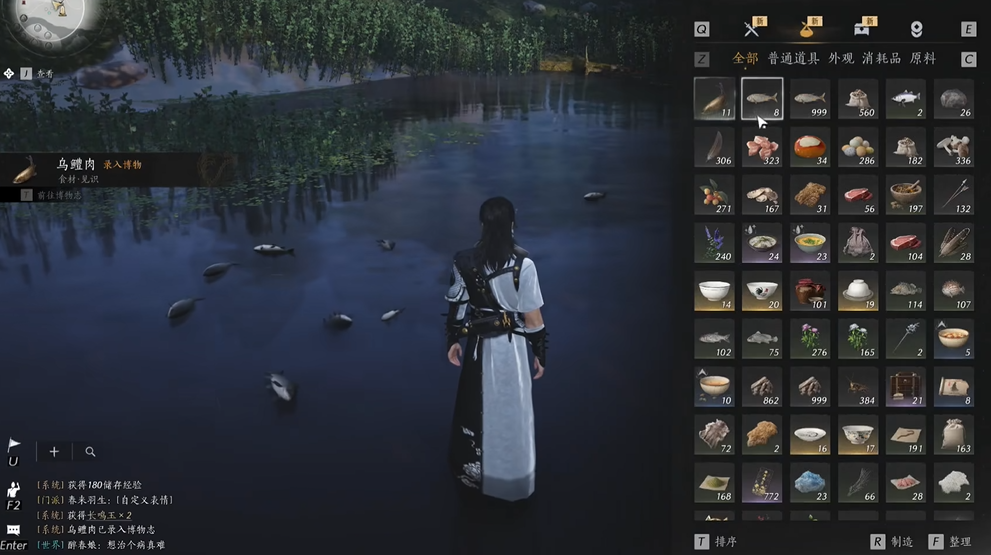Select the 消耗品 consumables tab
This screenshot has height=555, width=991.
881,58
